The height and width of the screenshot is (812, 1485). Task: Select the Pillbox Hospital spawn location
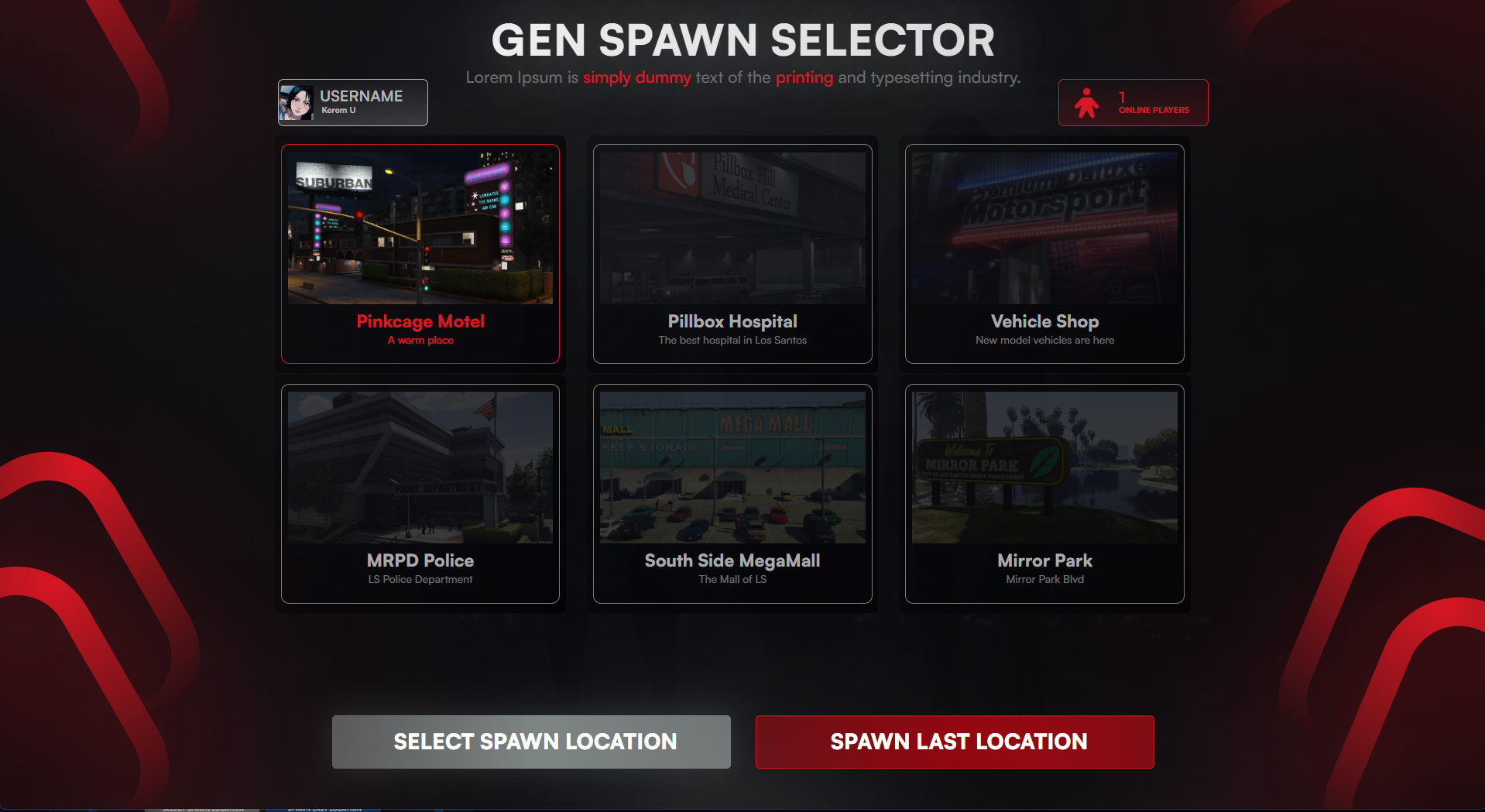click(x=732, y=253)
